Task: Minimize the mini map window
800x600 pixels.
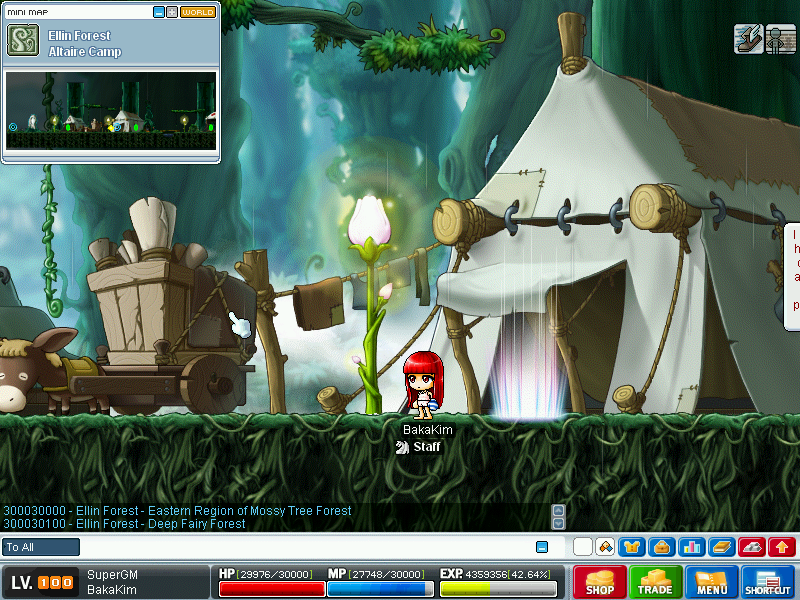Action: point(159,12)
